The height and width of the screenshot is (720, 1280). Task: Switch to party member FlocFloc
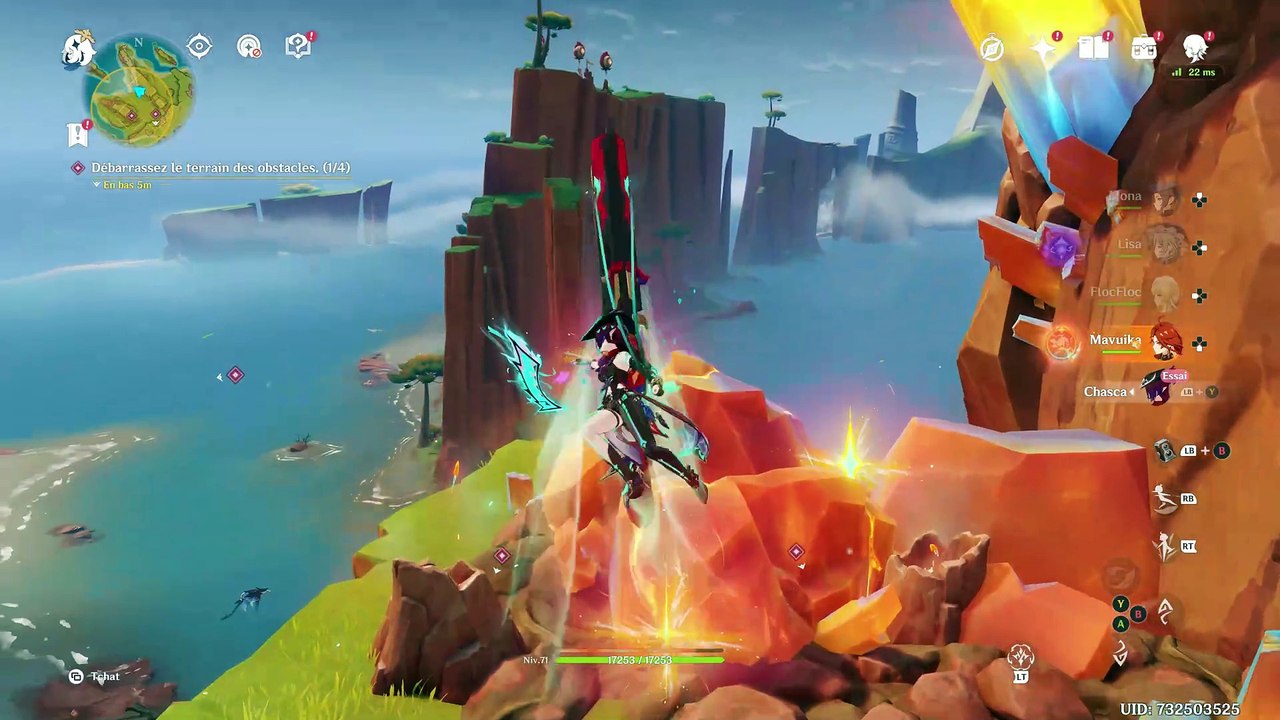(x=1164, y=294)
